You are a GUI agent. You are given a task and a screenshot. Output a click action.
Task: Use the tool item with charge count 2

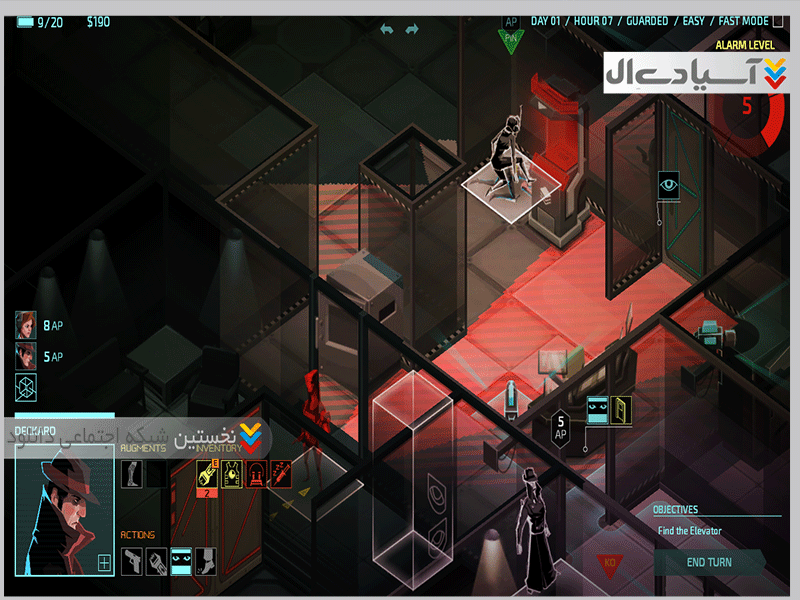[207, 474]
